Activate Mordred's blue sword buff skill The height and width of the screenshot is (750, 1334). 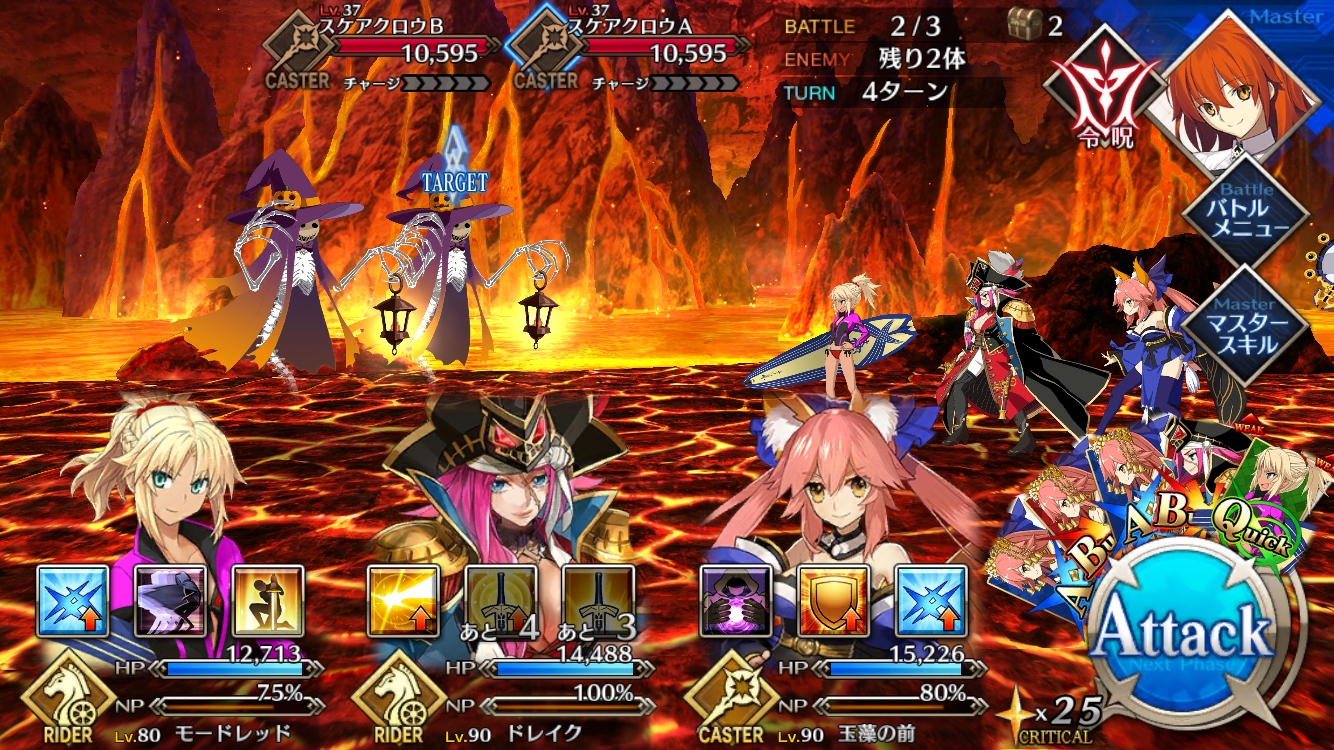(73, 601)
